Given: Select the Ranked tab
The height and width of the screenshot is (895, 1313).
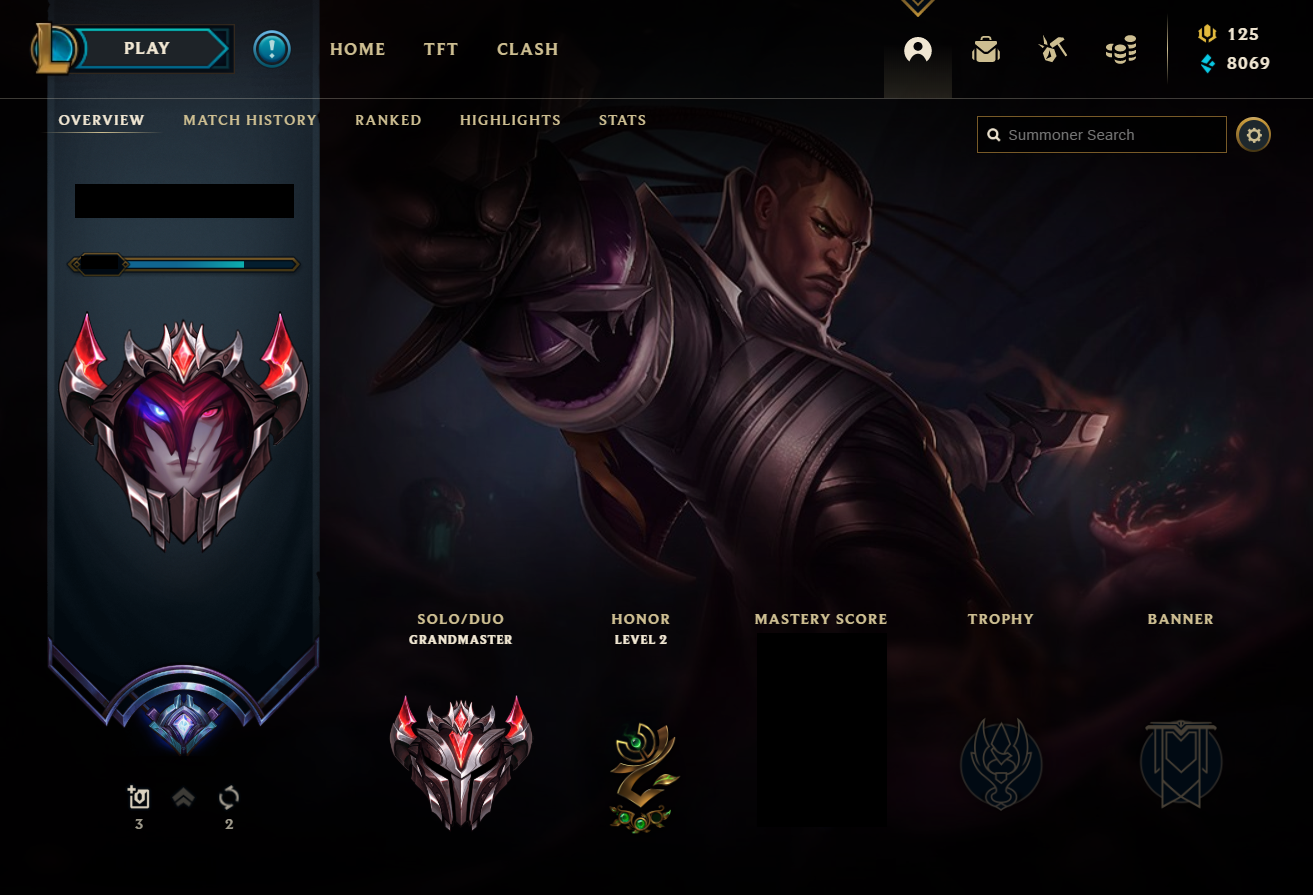Looking at the screenshot, I should (388, 120).
